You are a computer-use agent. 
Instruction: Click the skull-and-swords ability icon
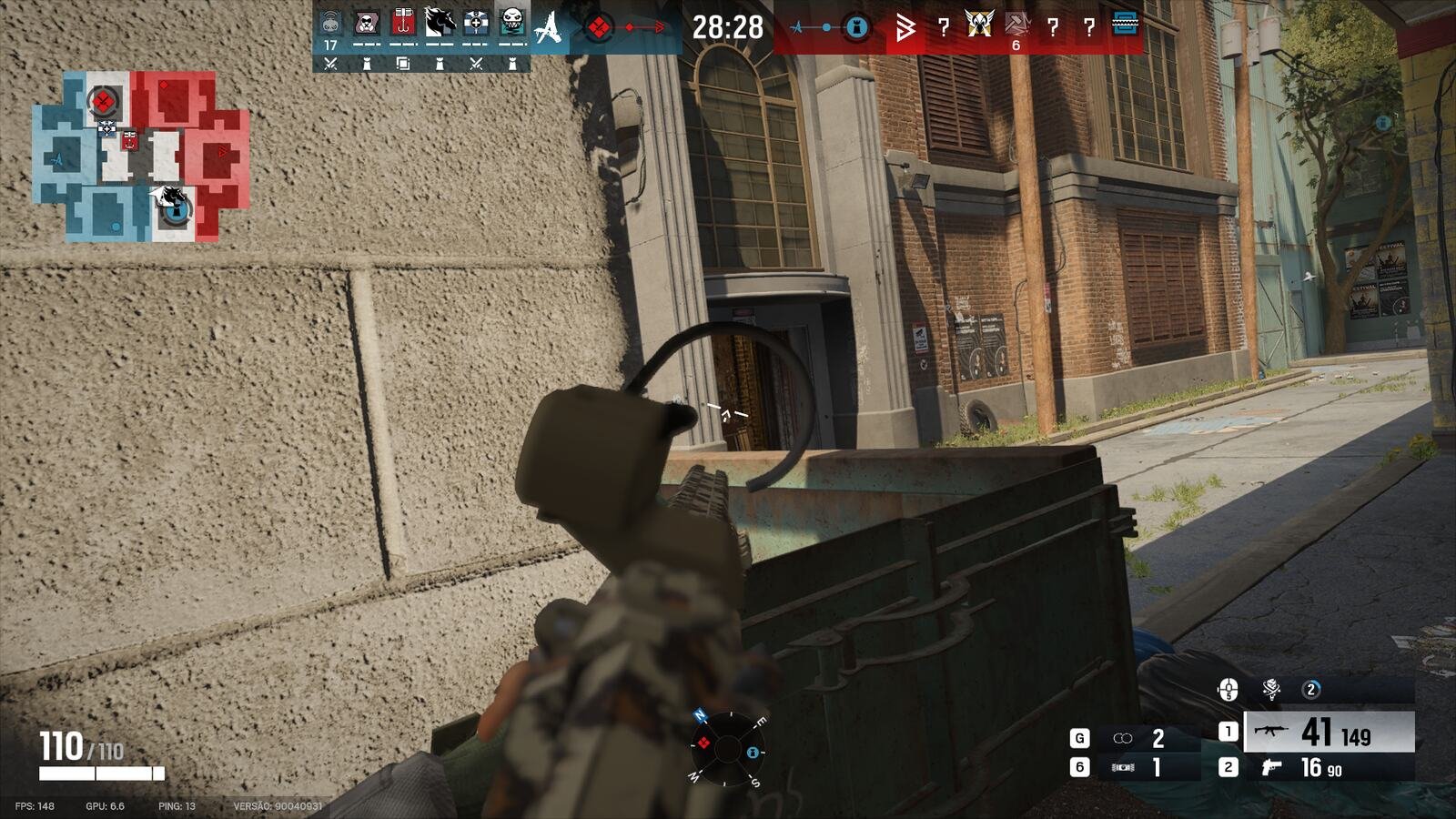[1271, 689]
